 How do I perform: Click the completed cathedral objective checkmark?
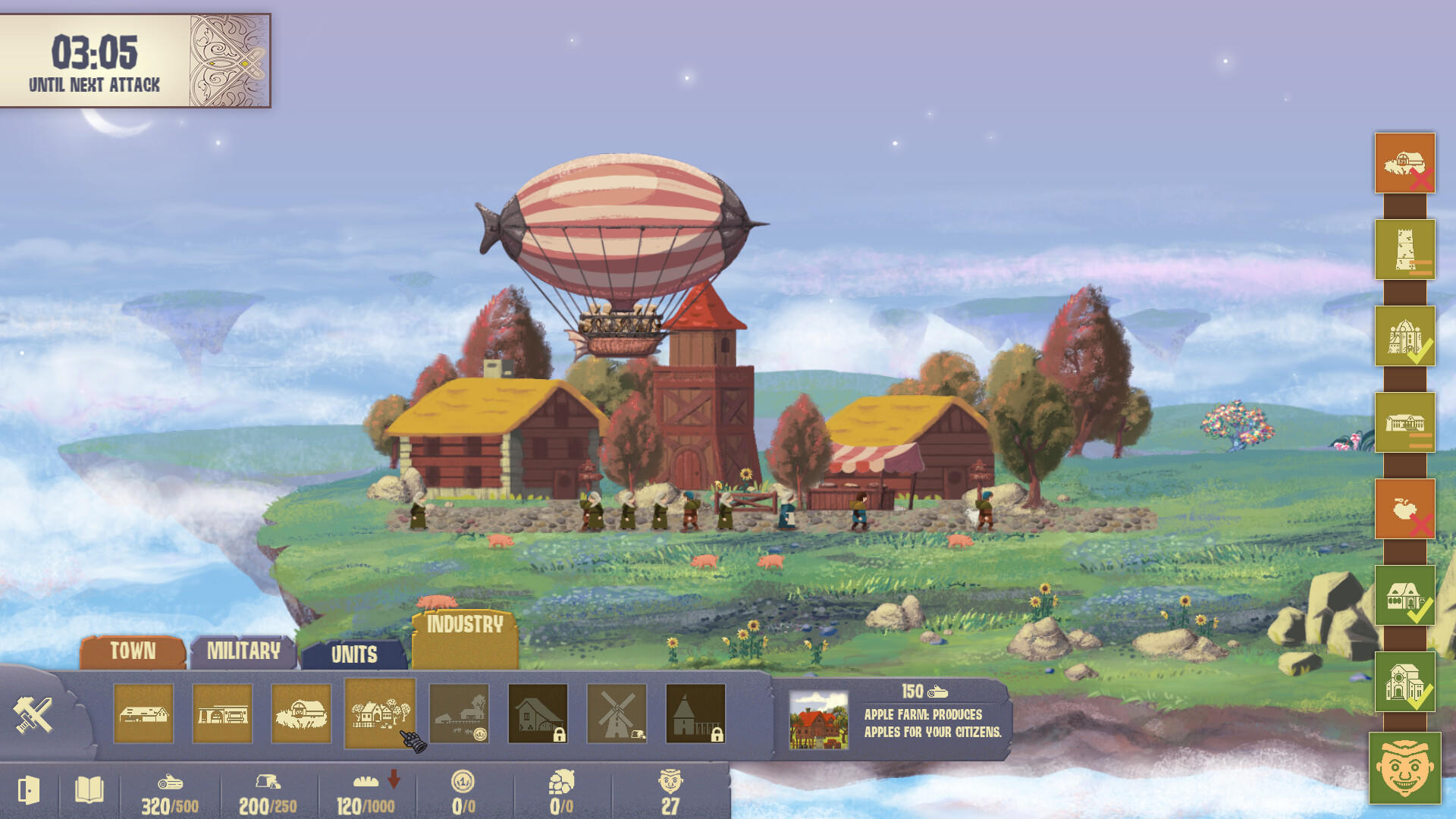pyautogui.click(x=1407, y=335)
